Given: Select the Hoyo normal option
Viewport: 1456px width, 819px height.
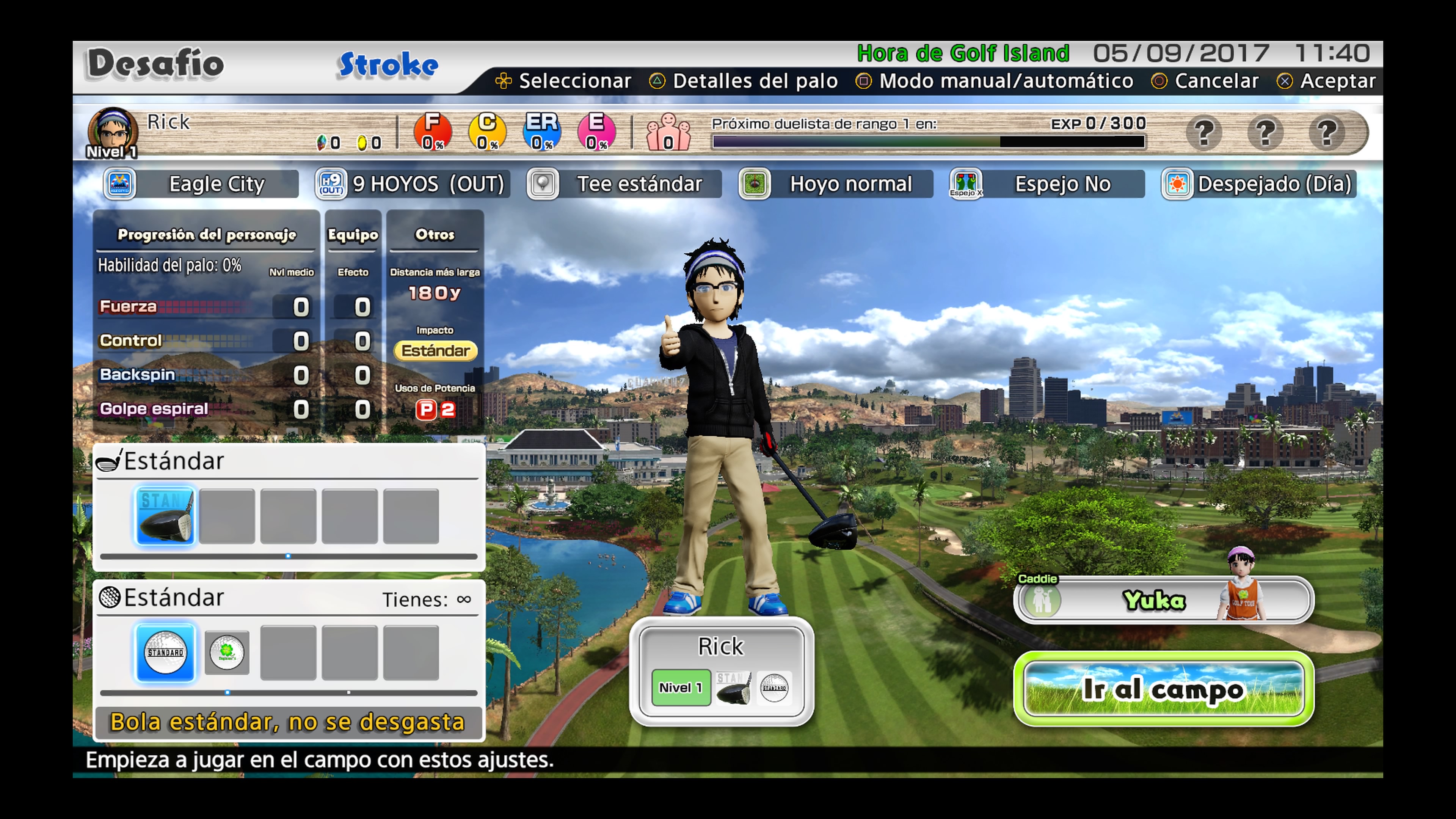Looking at the screenshot, I should pos(836,184).
